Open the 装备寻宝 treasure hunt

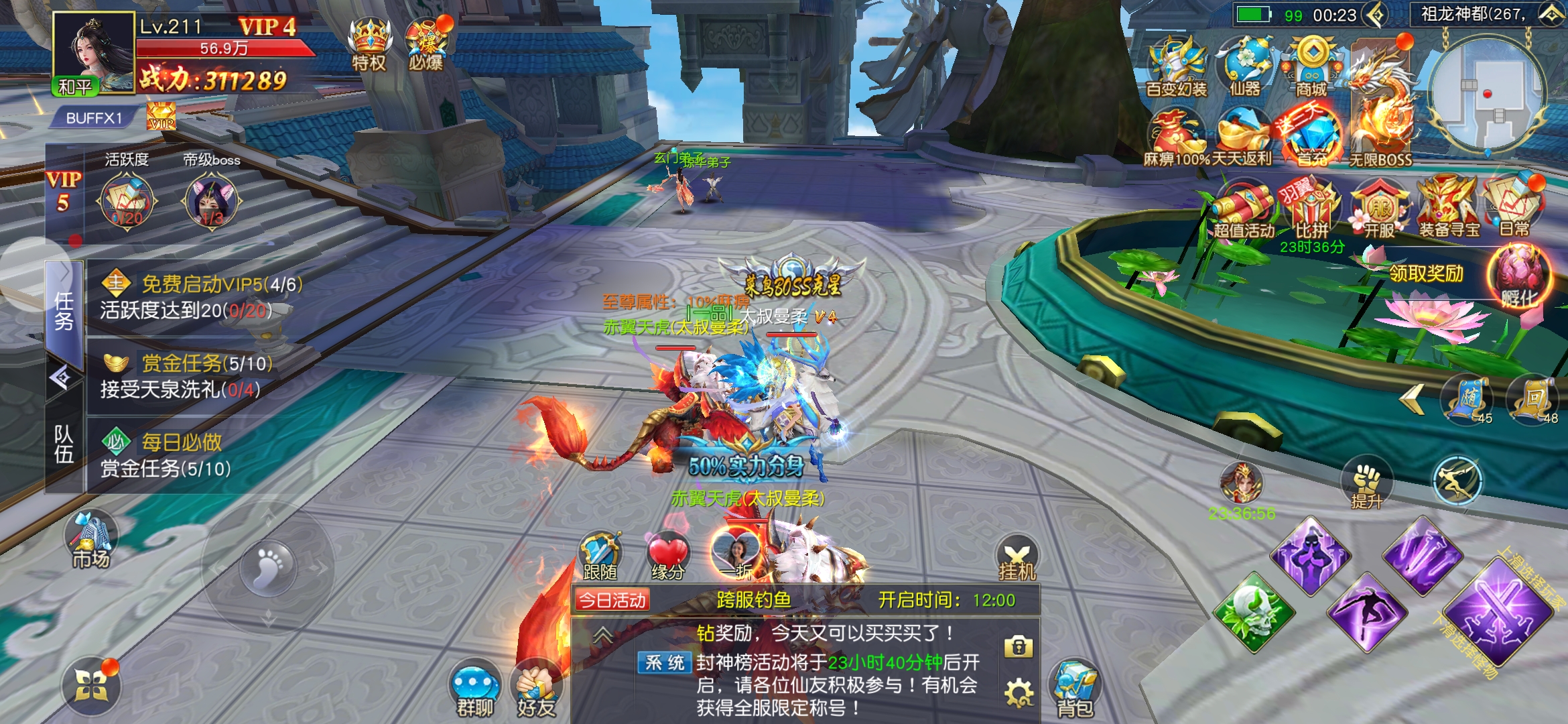click(x=1449, y=206)
